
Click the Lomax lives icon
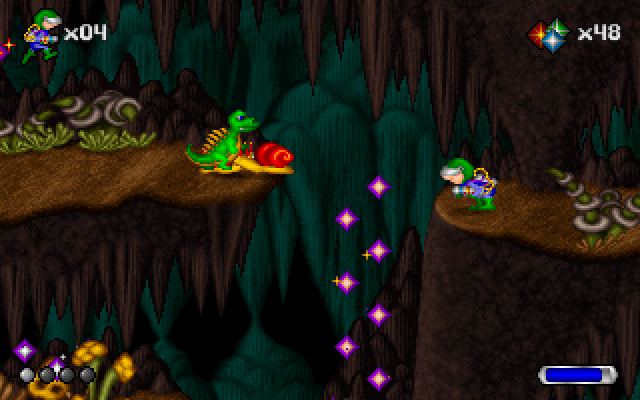41,34
